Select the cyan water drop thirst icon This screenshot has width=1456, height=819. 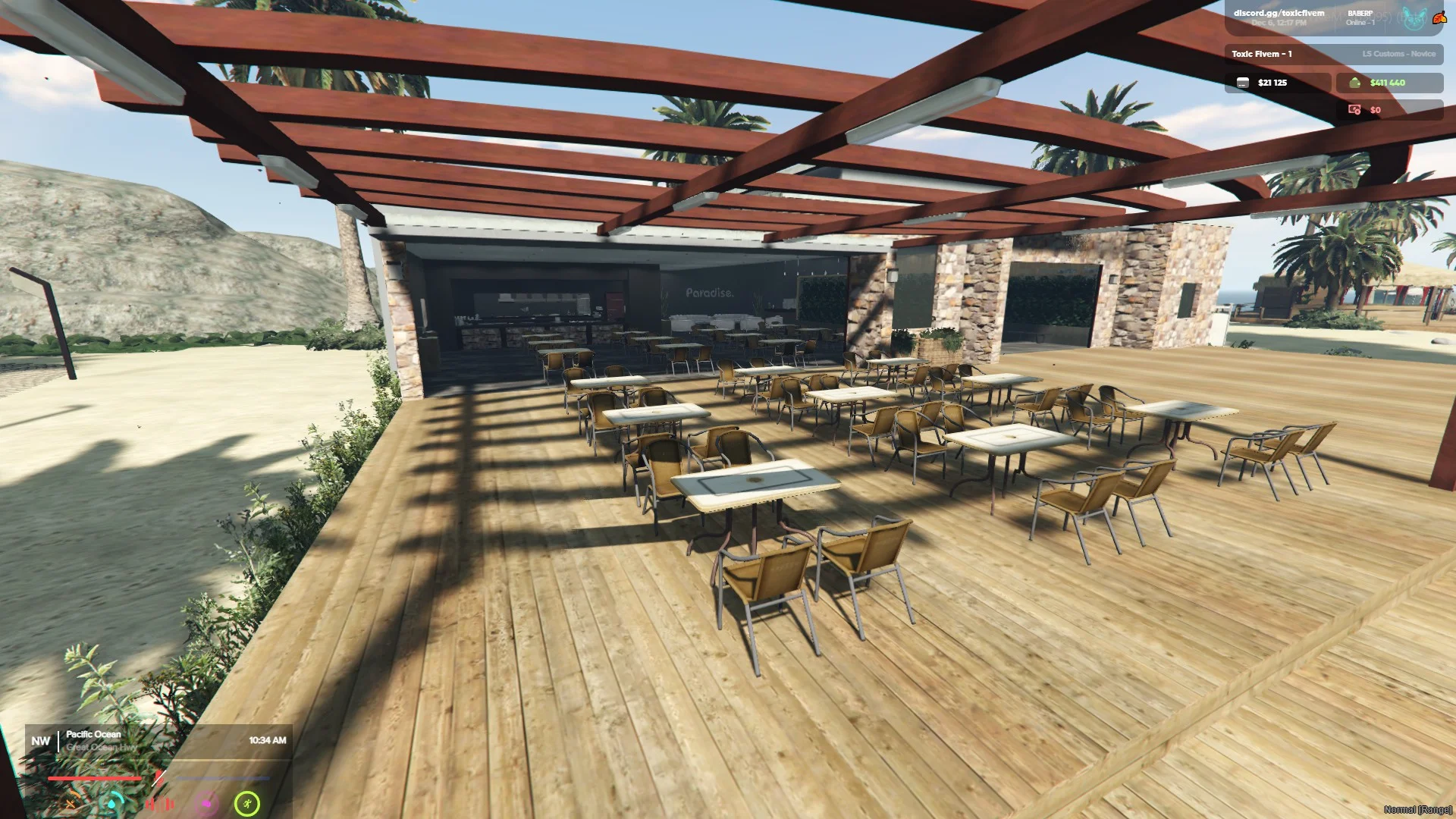113,803
